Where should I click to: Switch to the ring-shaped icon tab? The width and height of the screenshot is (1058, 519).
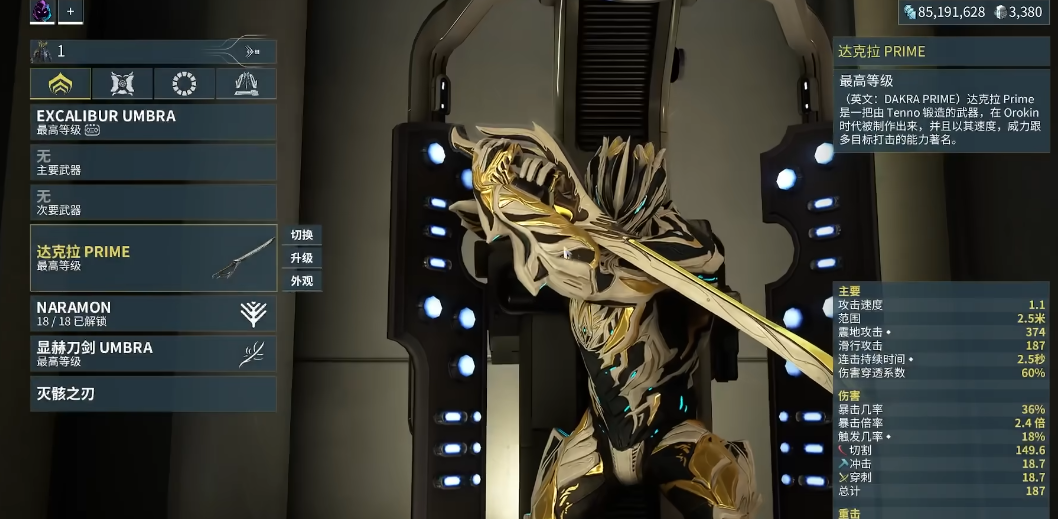[184, 84]
